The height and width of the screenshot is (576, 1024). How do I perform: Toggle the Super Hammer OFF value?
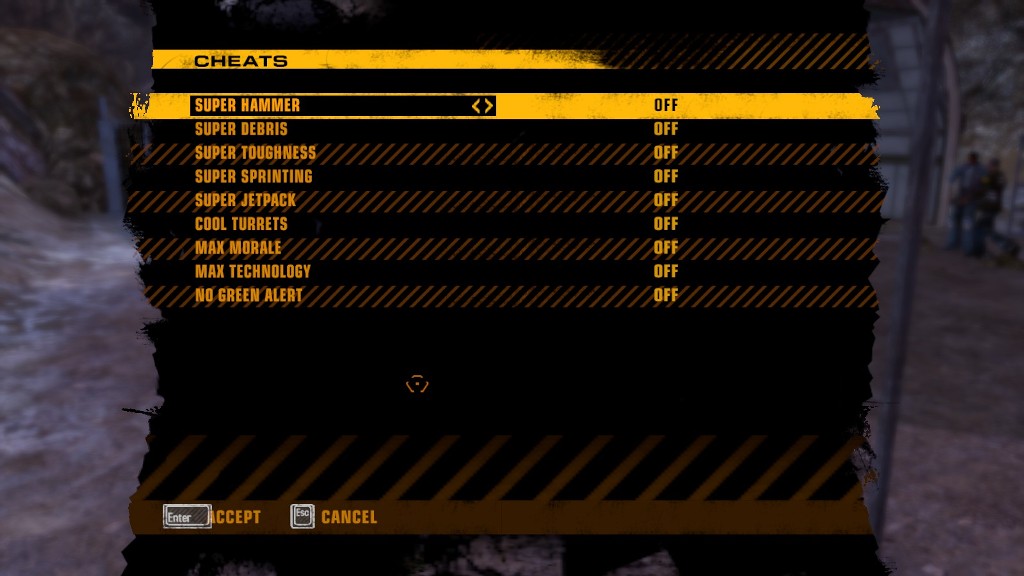pyautogui.click(x=666, y=105)
